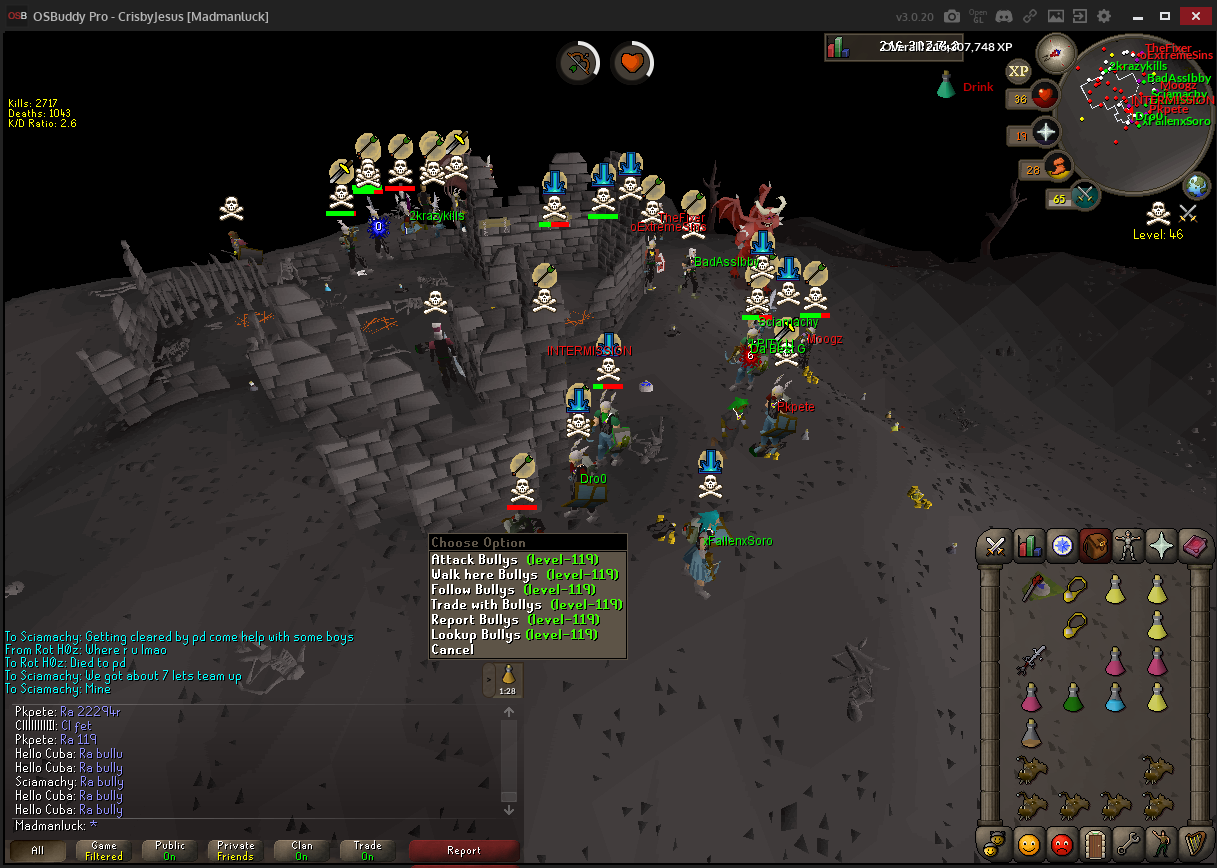The height and width of the screenshot is (868, 1217).
Task: Open the Logout door tab
Action: [1096, 845]
